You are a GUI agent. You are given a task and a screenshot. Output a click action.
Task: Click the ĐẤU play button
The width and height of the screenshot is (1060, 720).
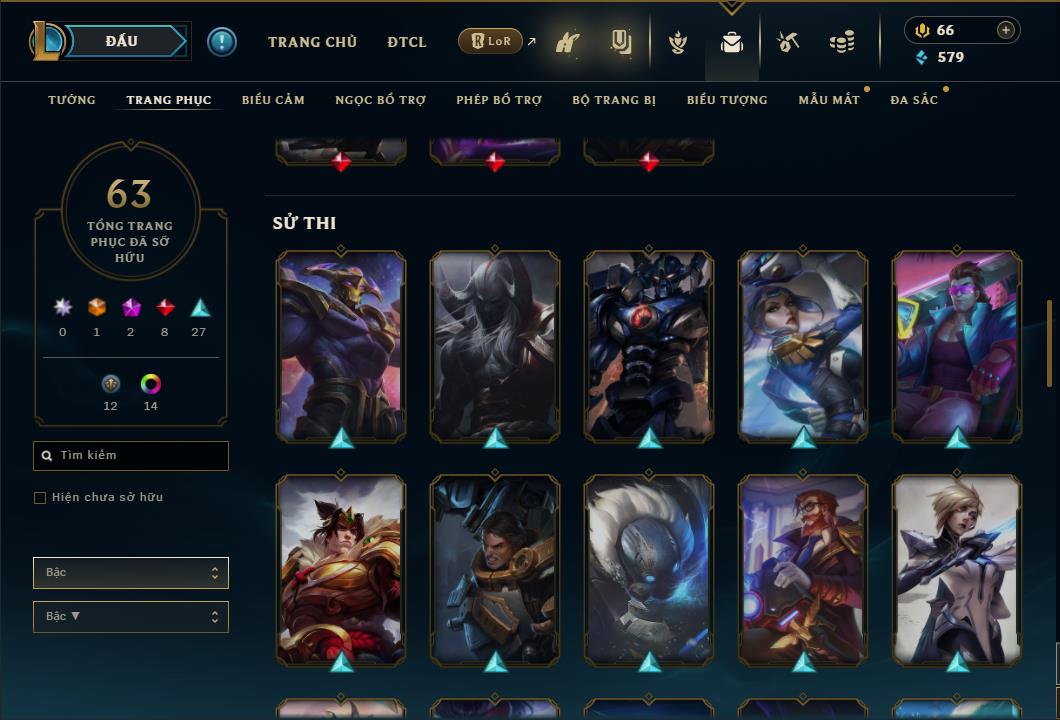tap(122, 41)
